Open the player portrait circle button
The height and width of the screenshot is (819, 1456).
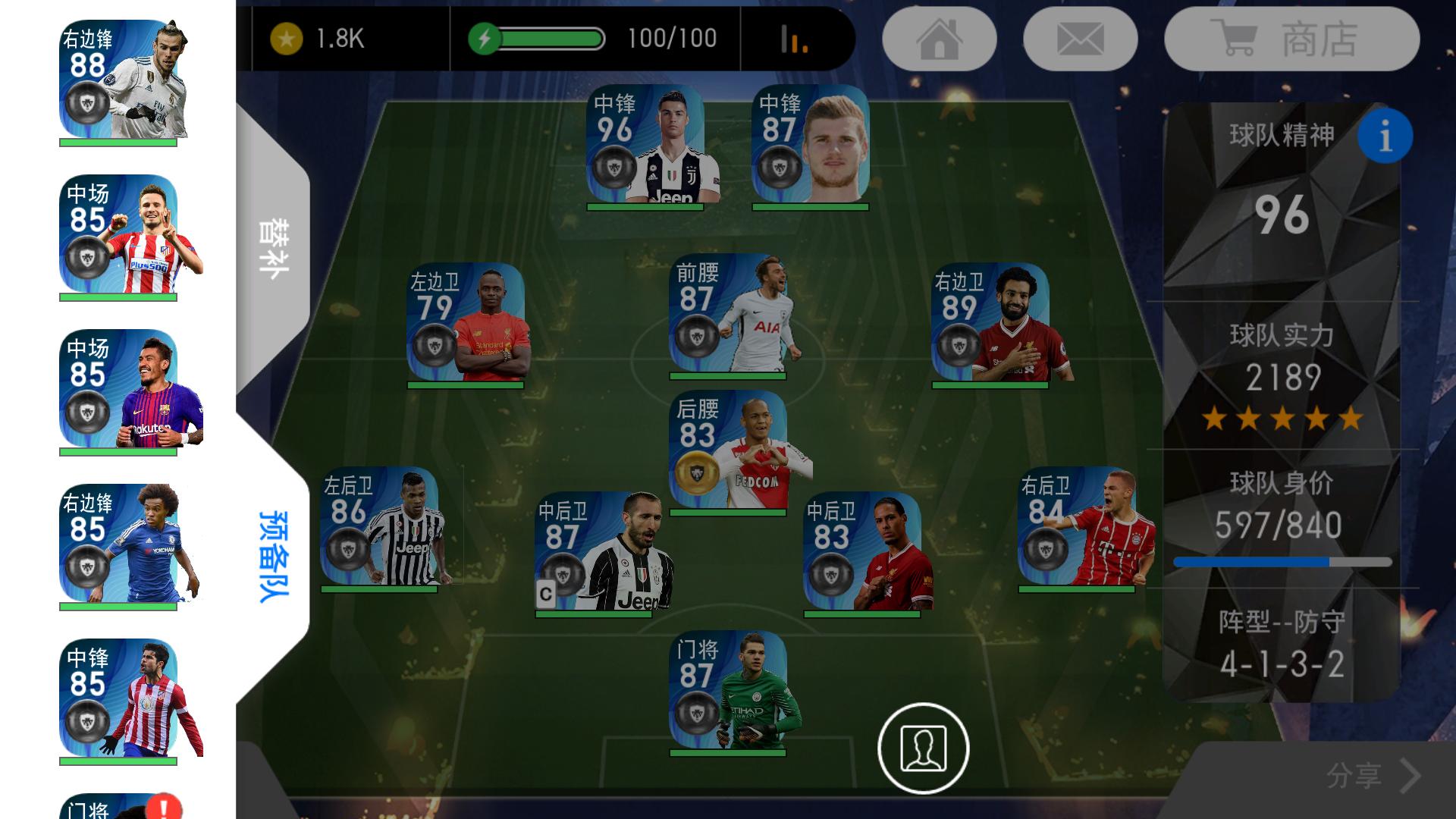923,748
